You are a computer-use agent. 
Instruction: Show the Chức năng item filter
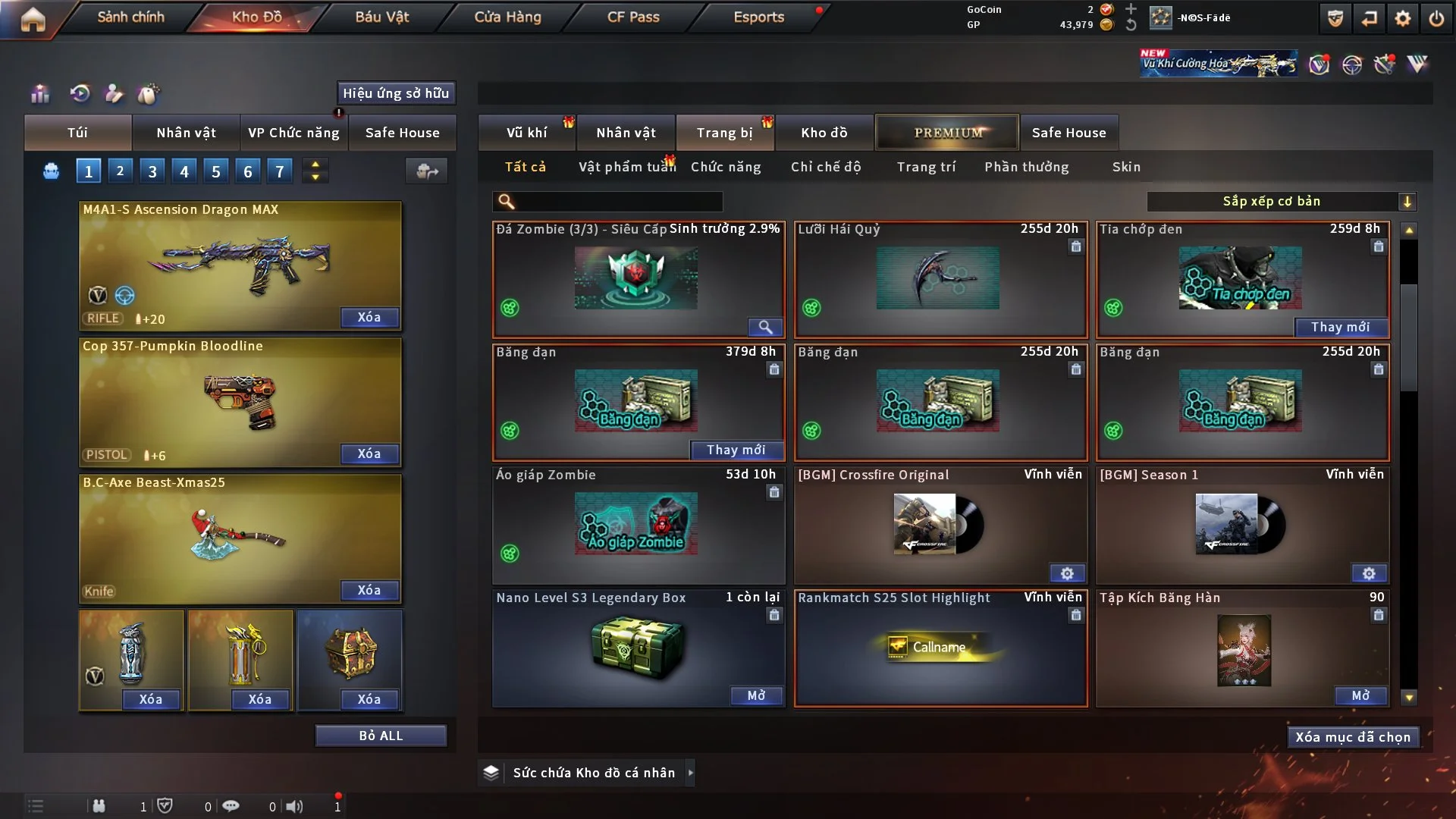(726, 167)
